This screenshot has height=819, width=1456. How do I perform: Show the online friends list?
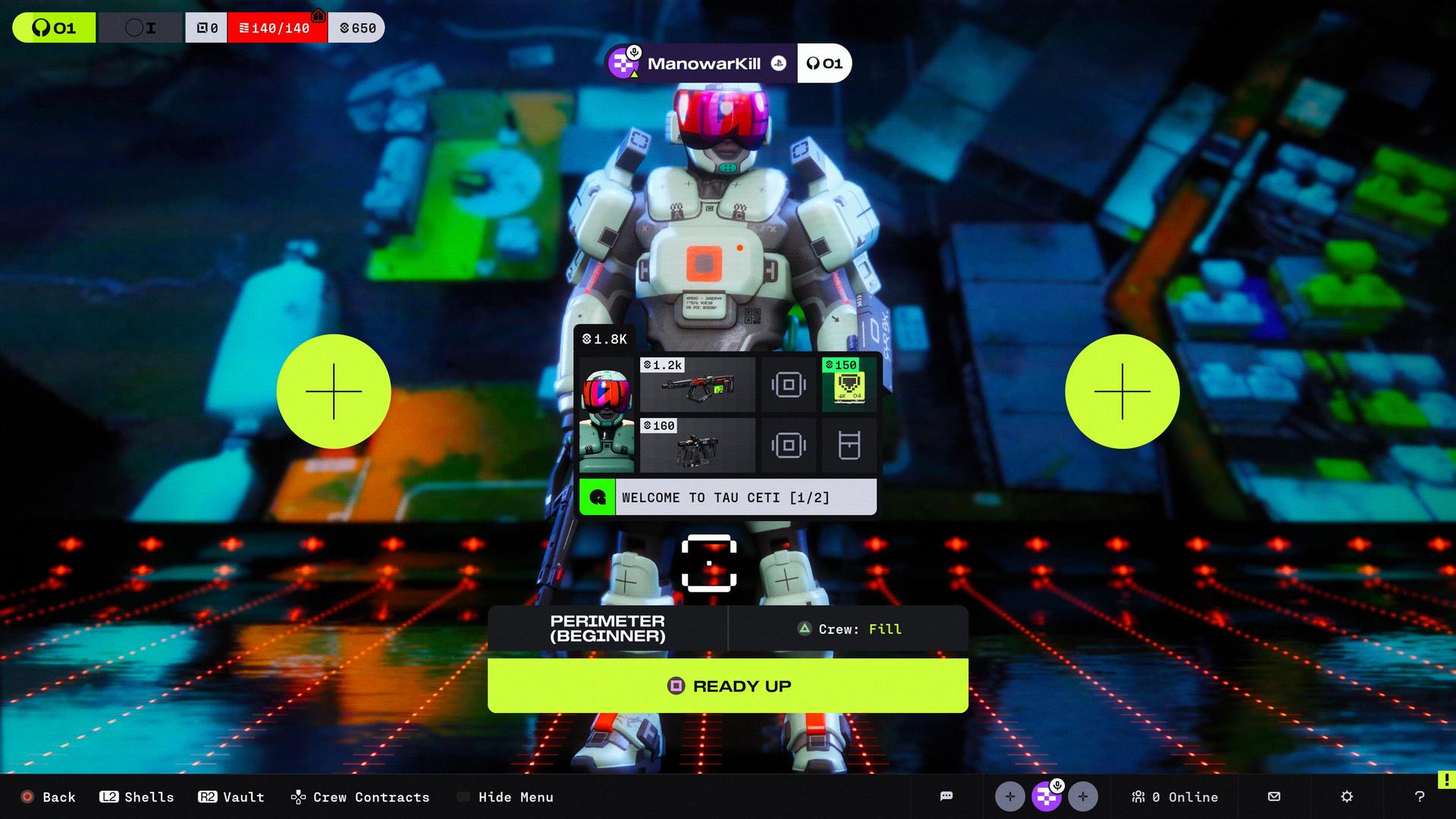point(1175,797)
